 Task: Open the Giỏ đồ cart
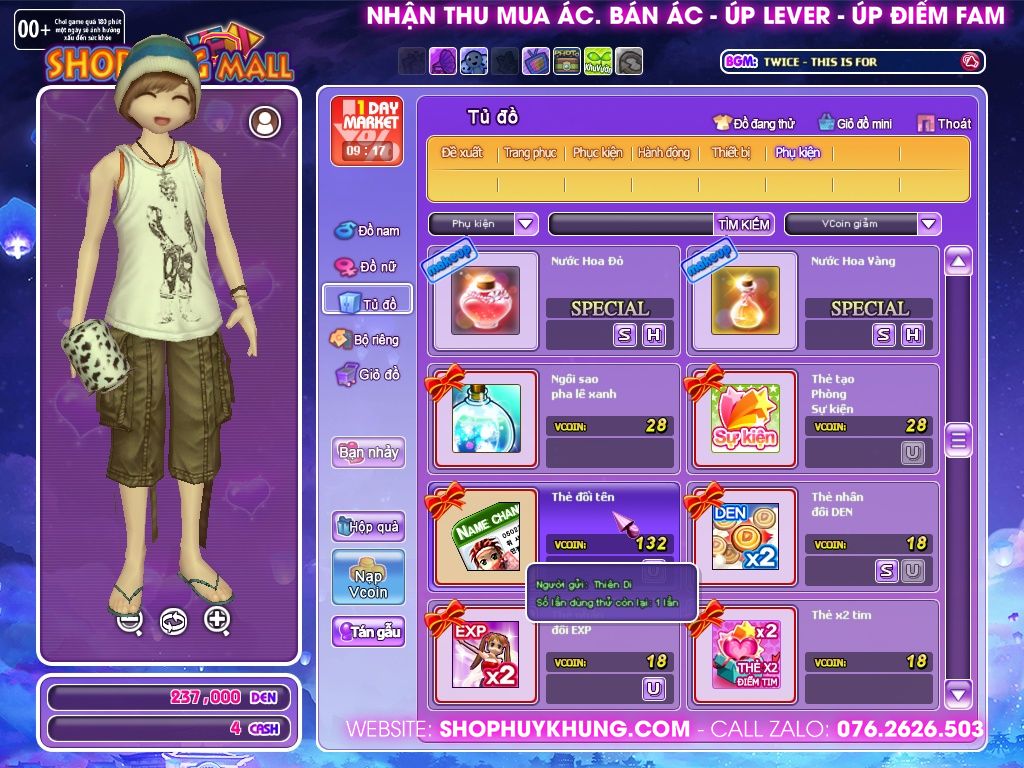[367, 375]
